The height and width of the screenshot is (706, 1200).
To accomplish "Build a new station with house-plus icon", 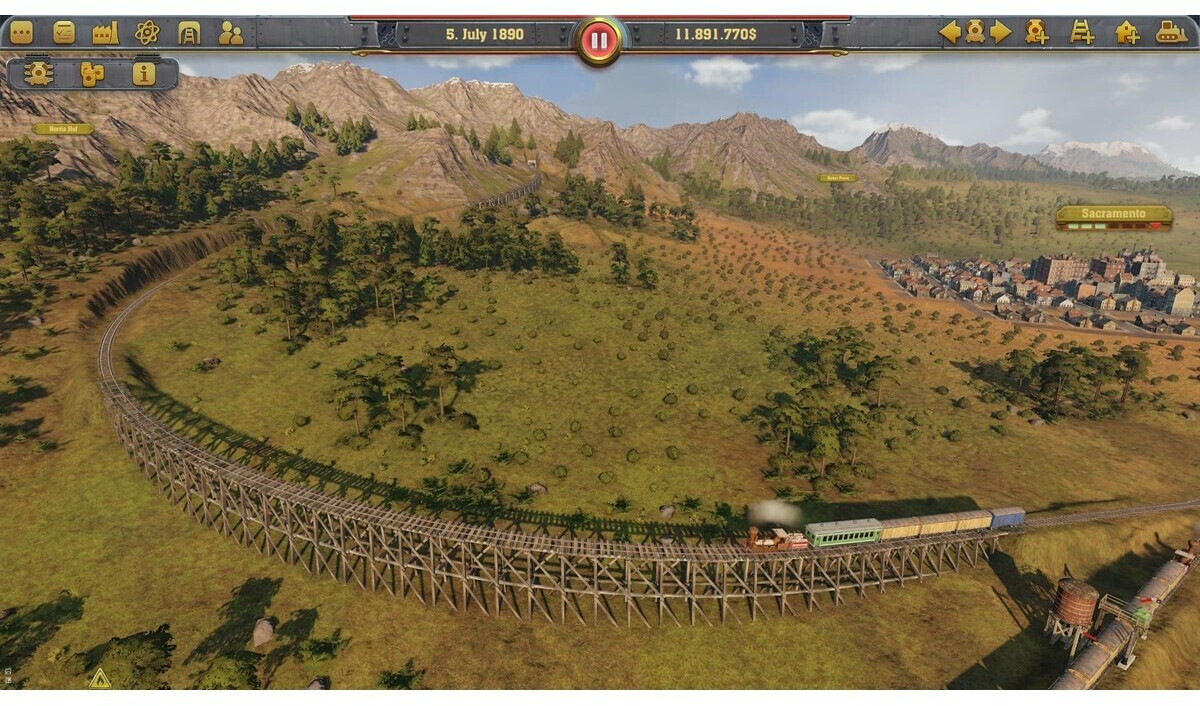I will point(1127,32).
